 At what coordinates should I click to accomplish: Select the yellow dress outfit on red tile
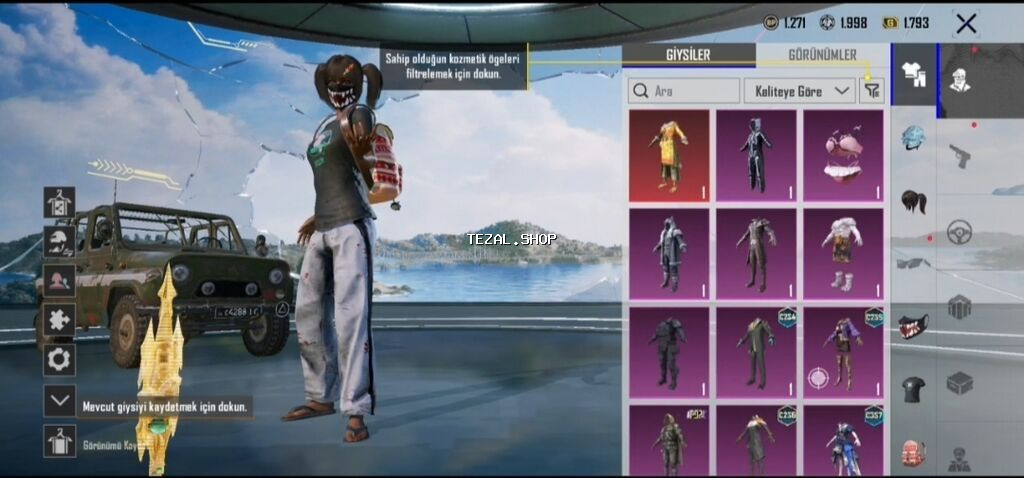[669, 155]
